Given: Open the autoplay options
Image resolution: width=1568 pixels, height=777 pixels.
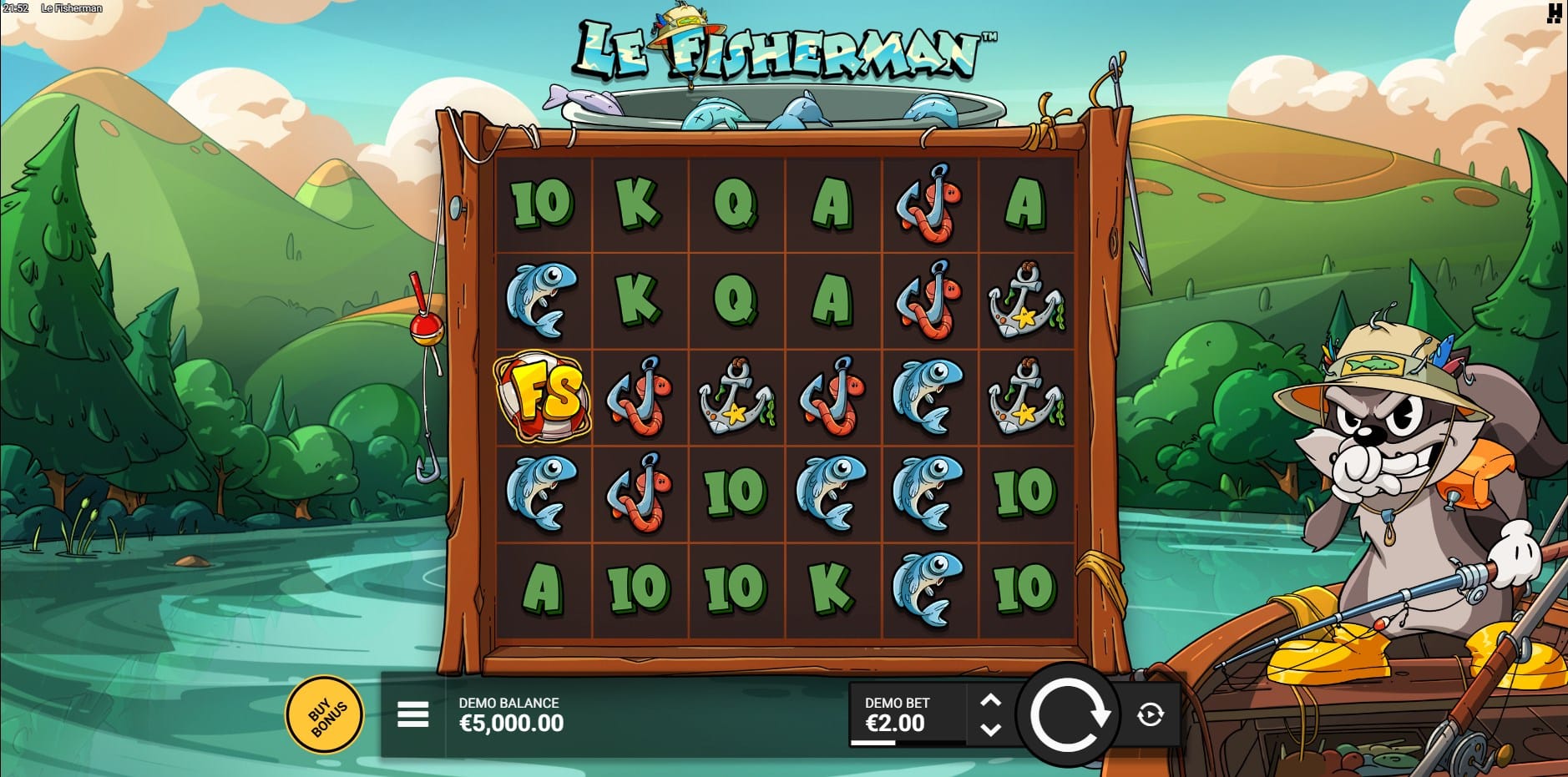Looking at the screenshot, I should (1151, 714).
